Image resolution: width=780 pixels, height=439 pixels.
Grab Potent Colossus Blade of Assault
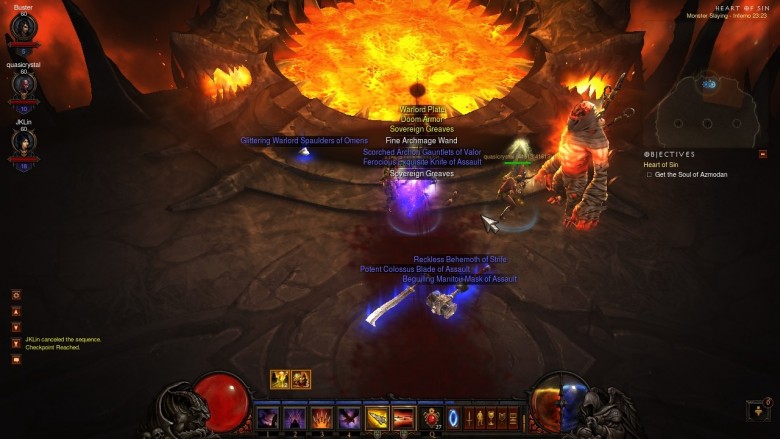pyautogui.click(x=415, y=269)
